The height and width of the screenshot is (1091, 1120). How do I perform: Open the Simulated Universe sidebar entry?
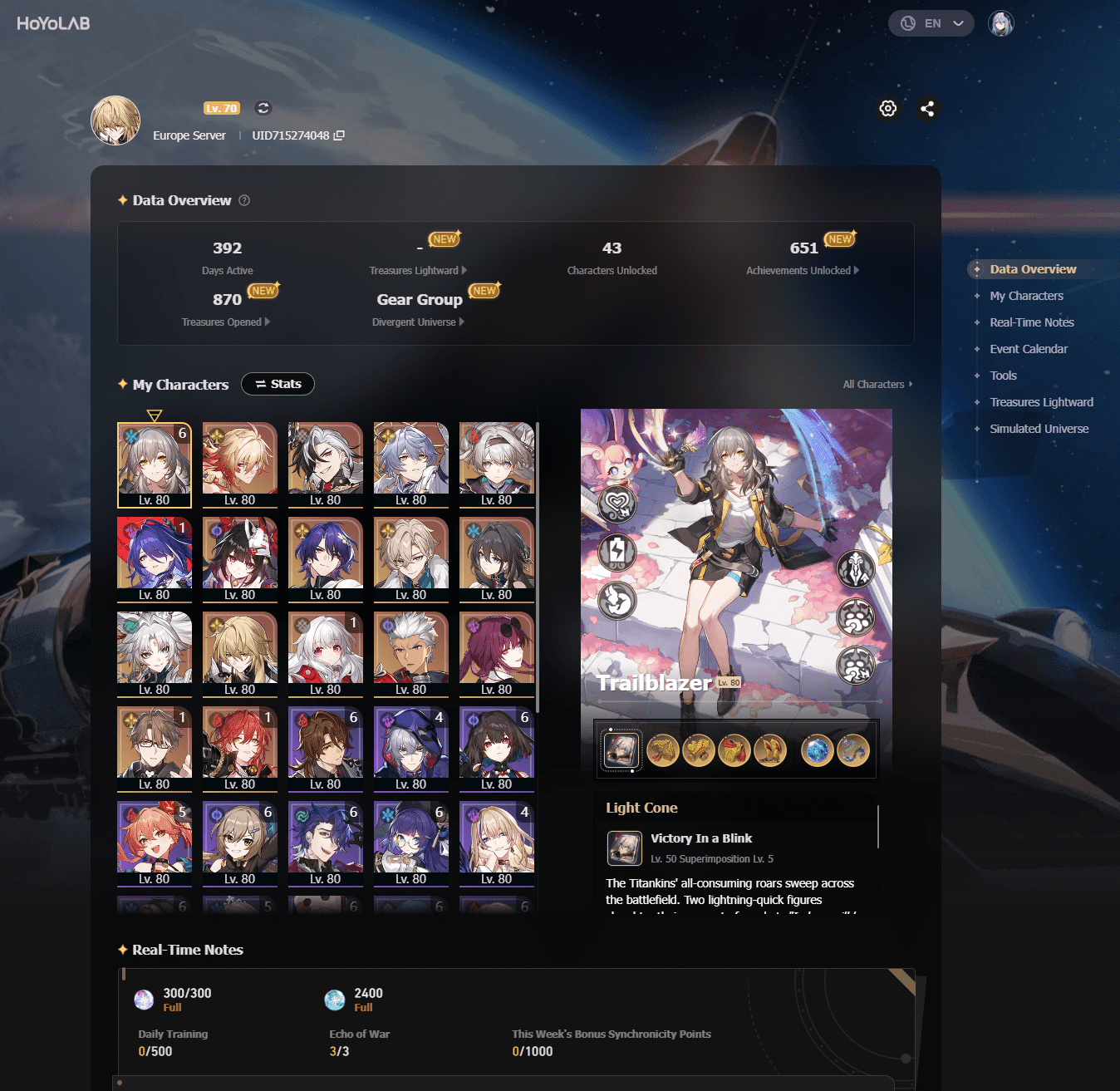[x=1039, y=429]
